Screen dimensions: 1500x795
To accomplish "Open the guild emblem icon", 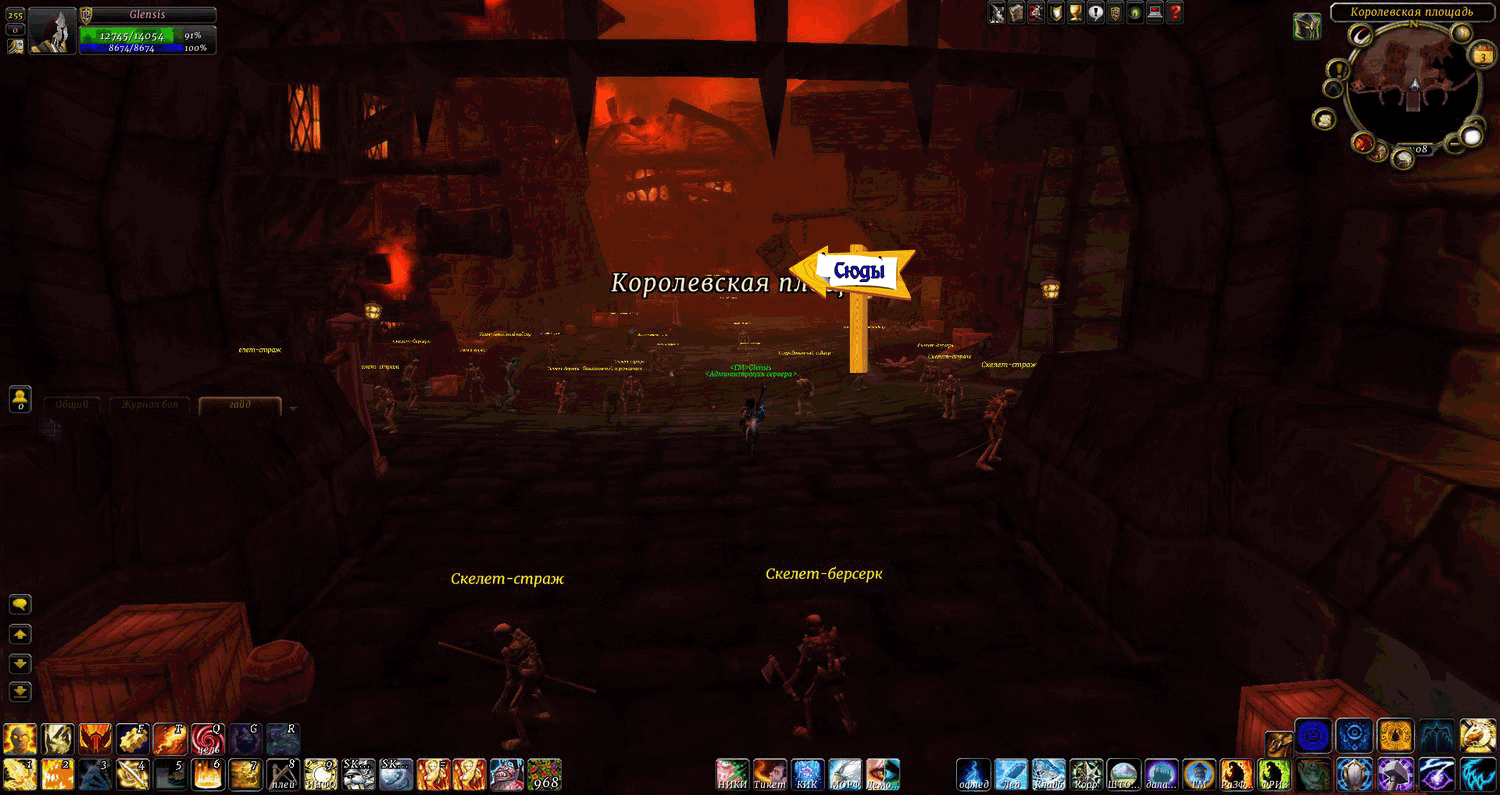I will [1114, 13].
